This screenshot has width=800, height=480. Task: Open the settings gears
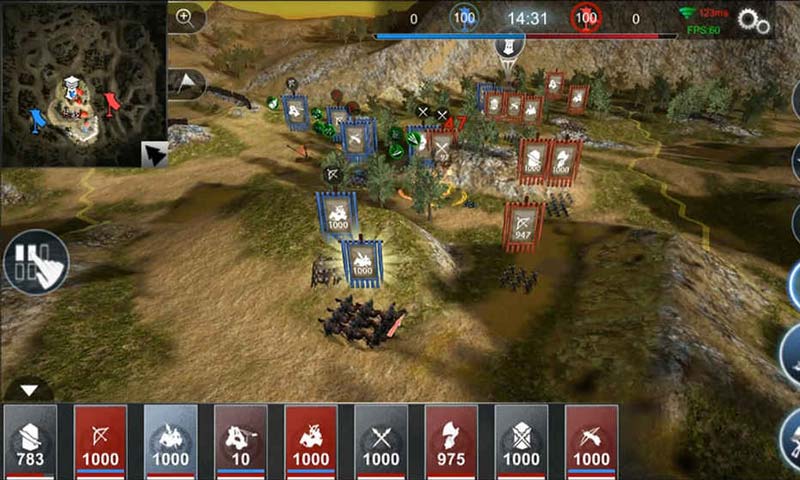[753, 21]
